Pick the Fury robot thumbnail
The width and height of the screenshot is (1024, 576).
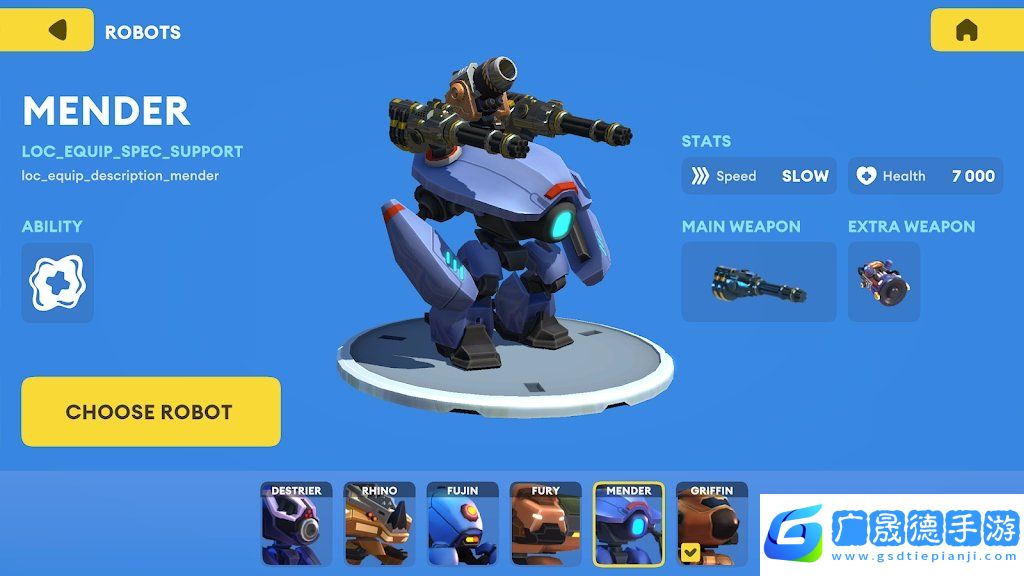pos(545,524)
